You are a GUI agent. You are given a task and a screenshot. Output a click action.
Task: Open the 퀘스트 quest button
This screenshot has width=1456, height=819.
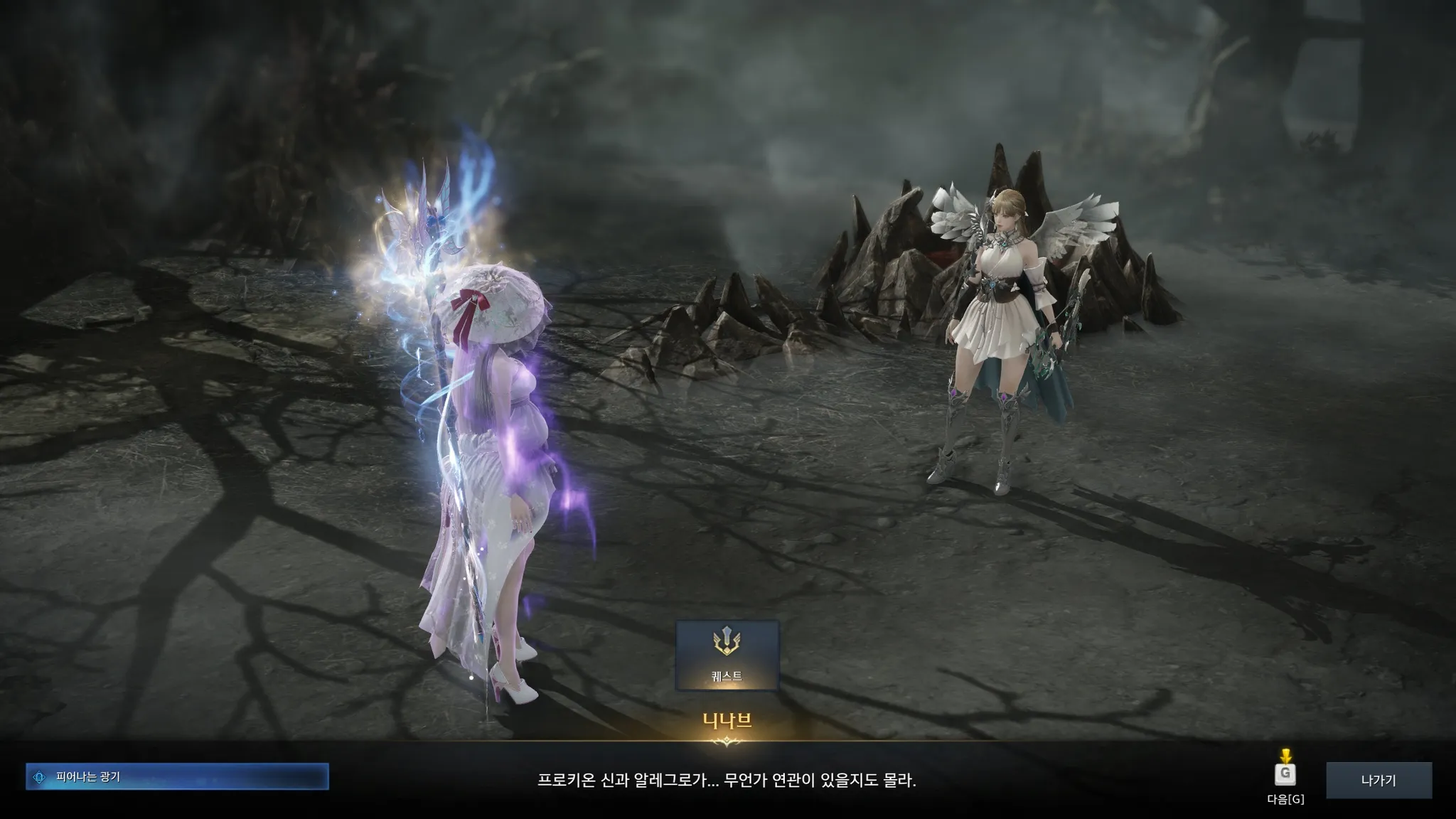pos(727,655)
